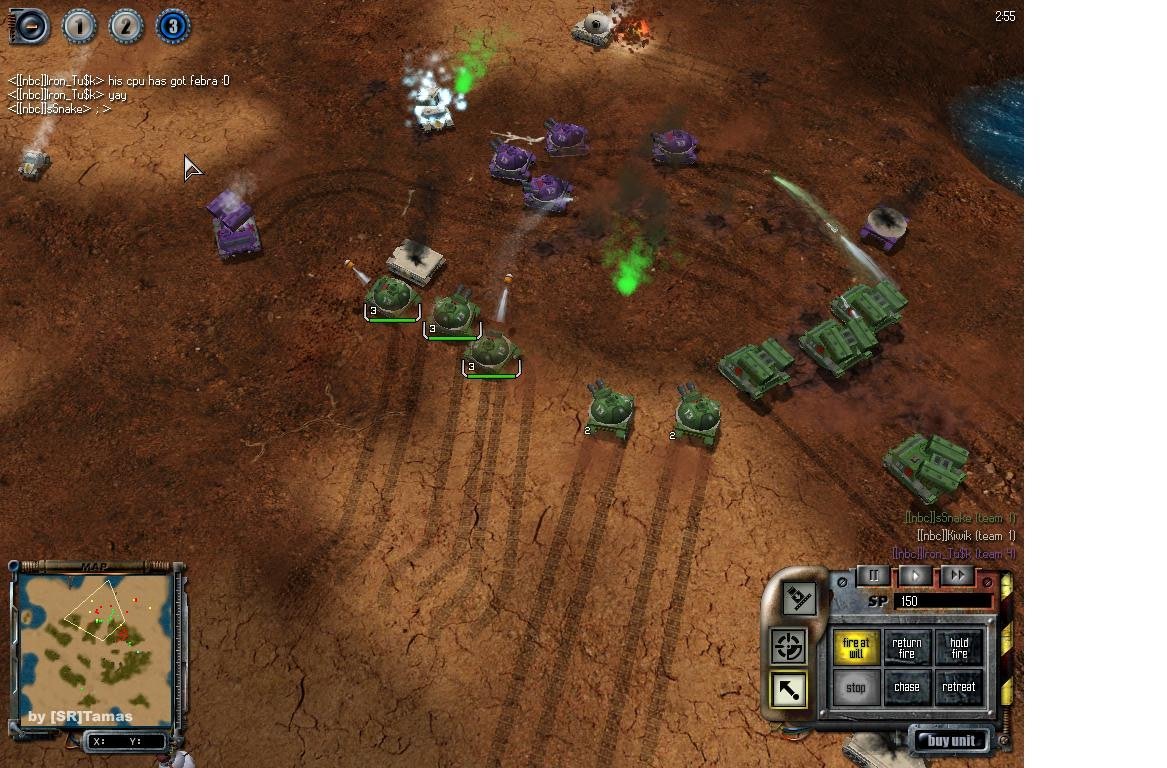Viewport: 1167px width, 768px height.
Task: Activate the crosshair target icon
Action: (x=789, y=647)
